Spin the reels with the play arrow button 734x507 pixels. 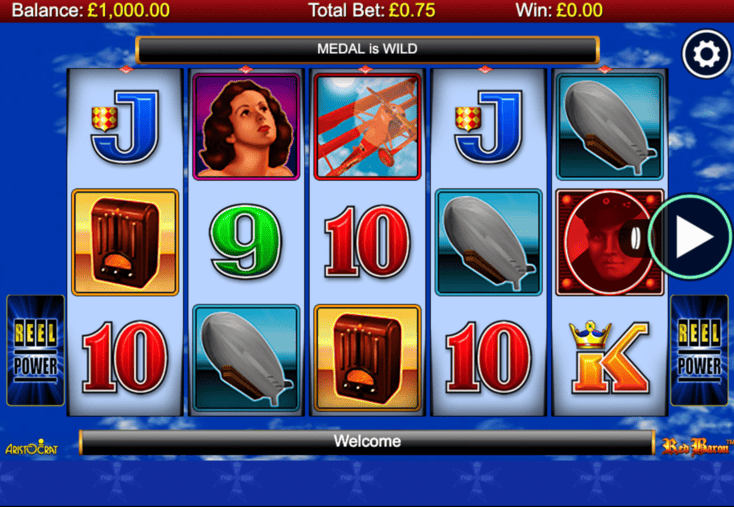point(692,237)
